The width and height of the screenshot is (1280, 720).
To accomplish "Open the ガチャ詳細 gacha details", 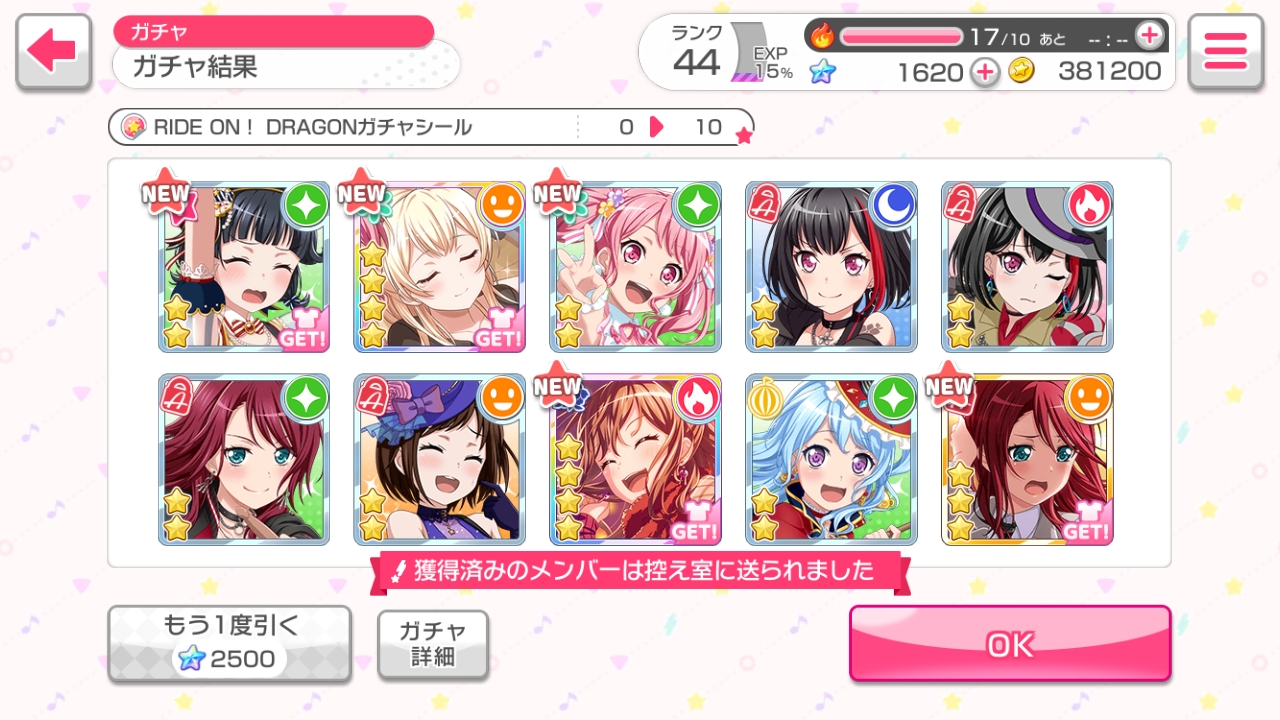I will point(433,644).
